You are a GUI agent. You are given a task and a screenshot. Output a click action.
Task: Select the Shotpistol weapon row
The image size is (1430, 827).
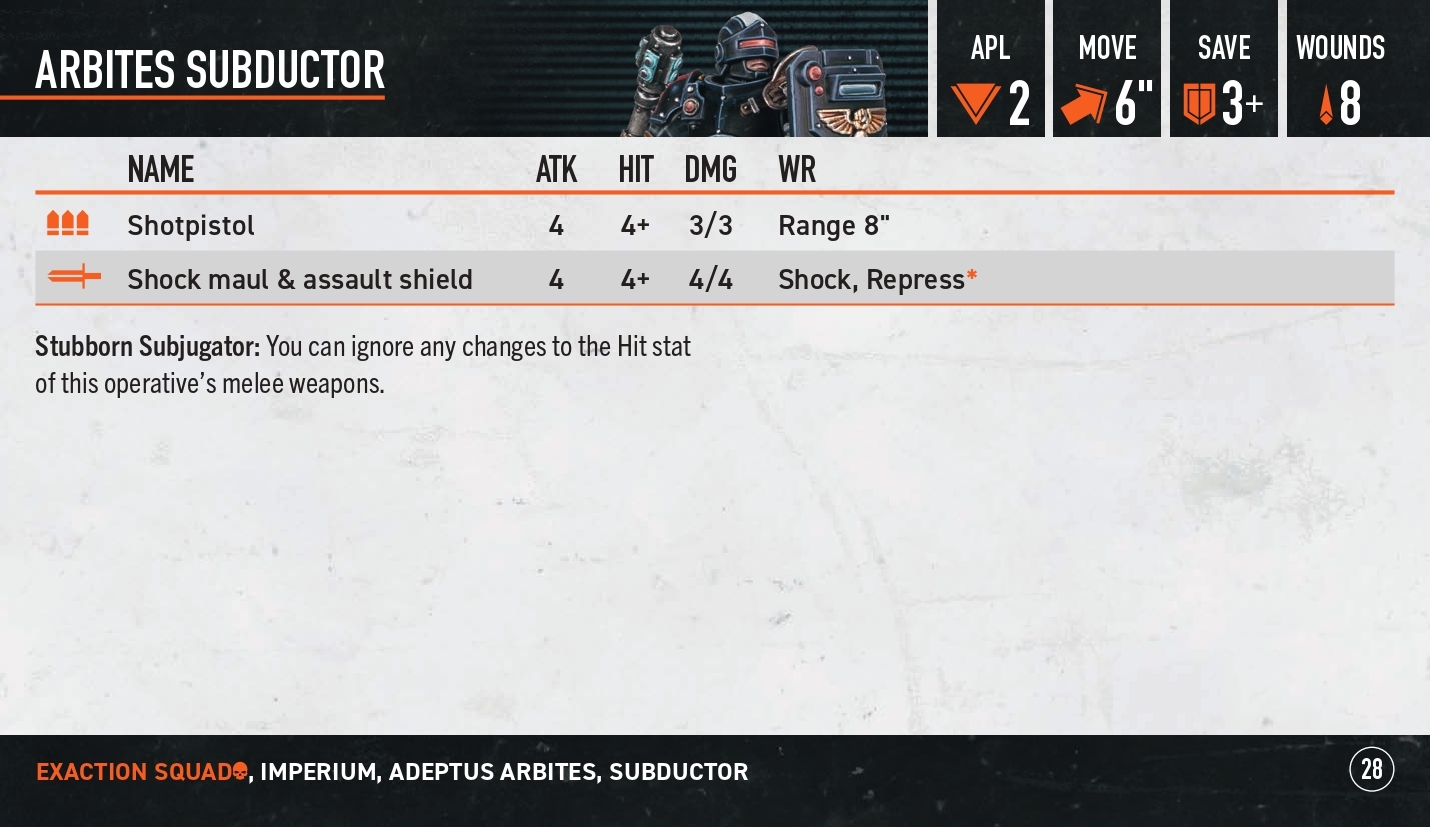tap(191, 226)
